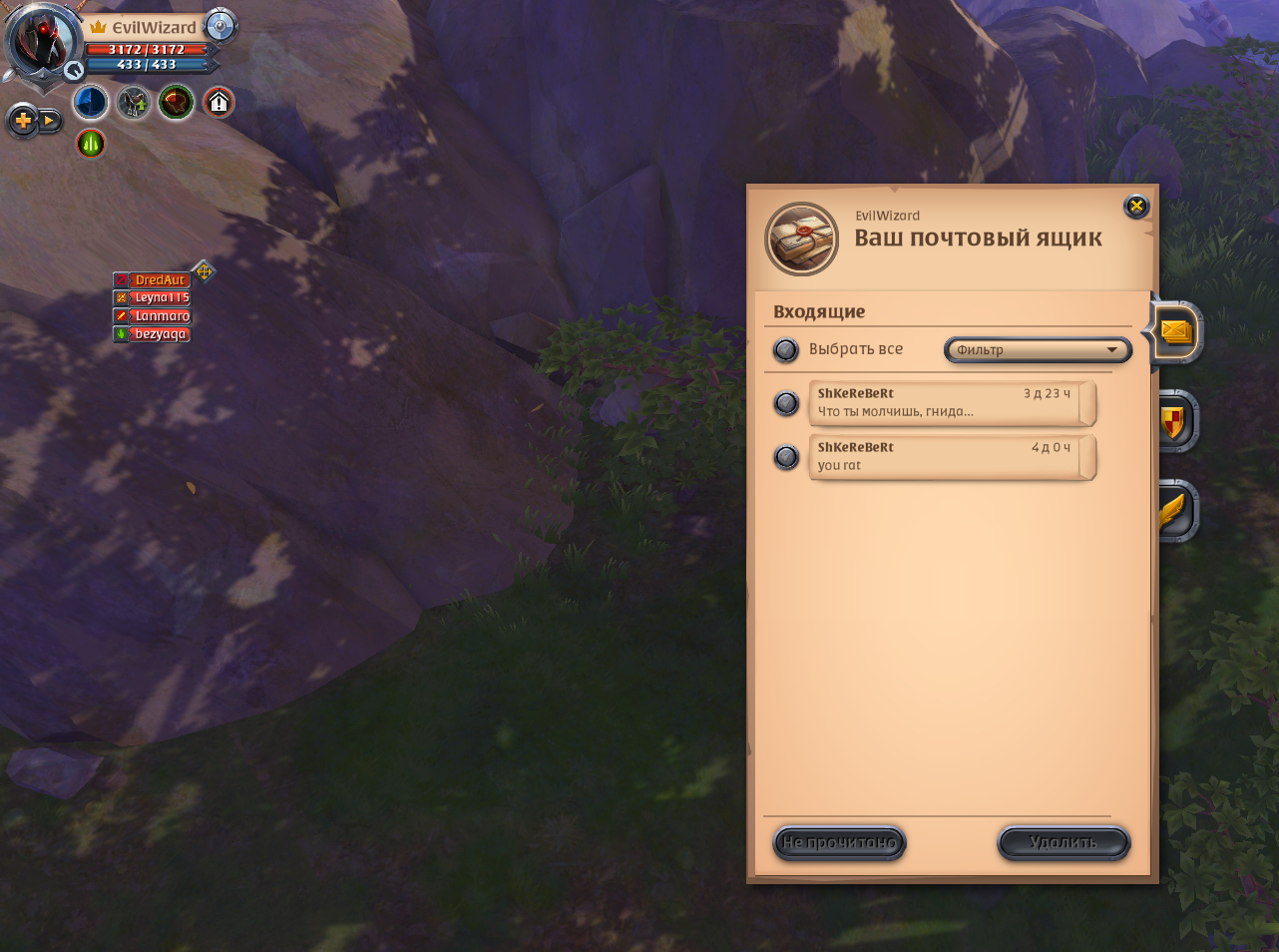Select party member DredAut
The height and width of the screenshot is (952, 1279).
pos(160,280)
